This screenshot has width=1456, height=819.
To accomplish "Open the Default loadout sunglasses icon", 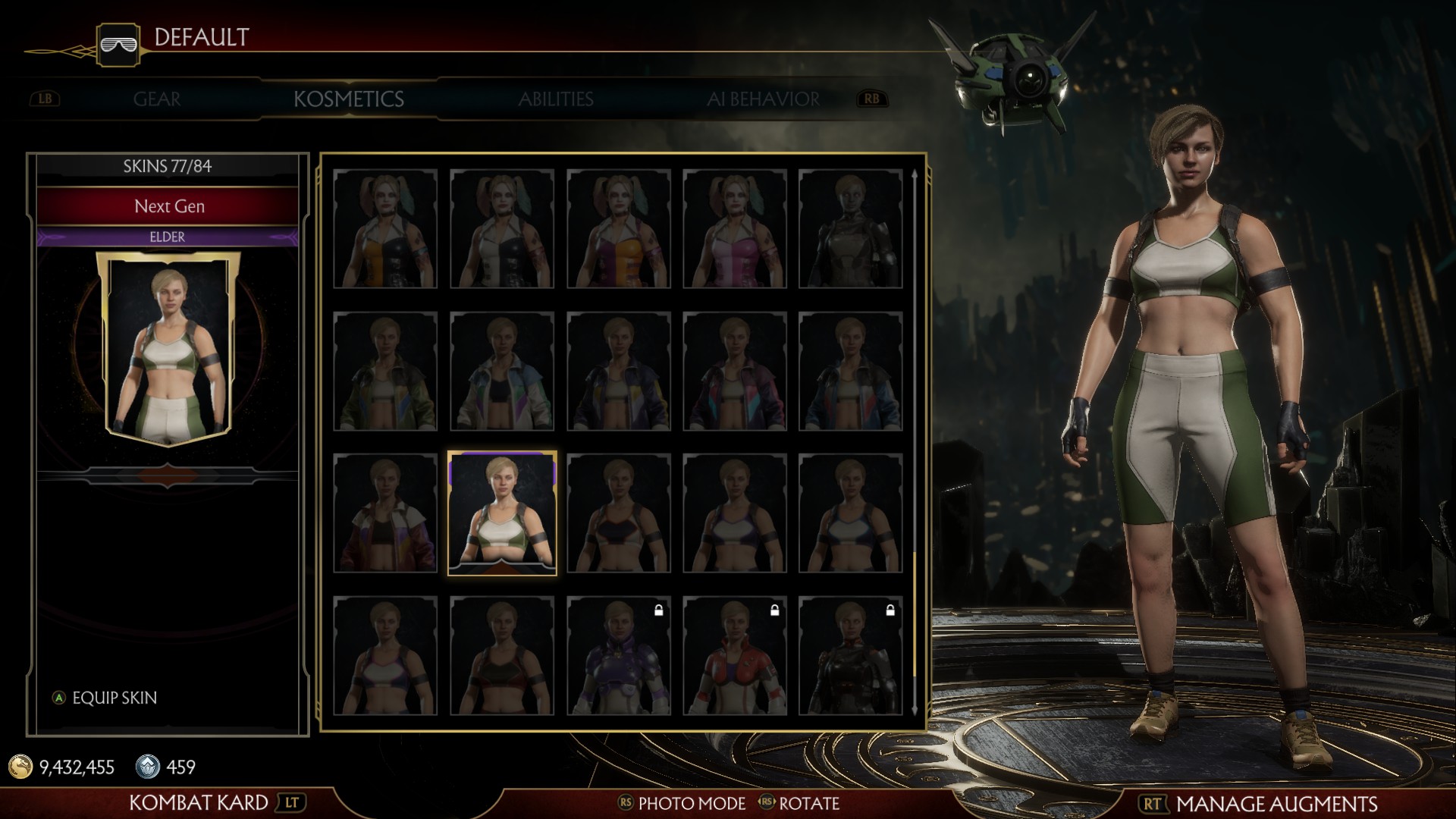I will pos(118,44).
